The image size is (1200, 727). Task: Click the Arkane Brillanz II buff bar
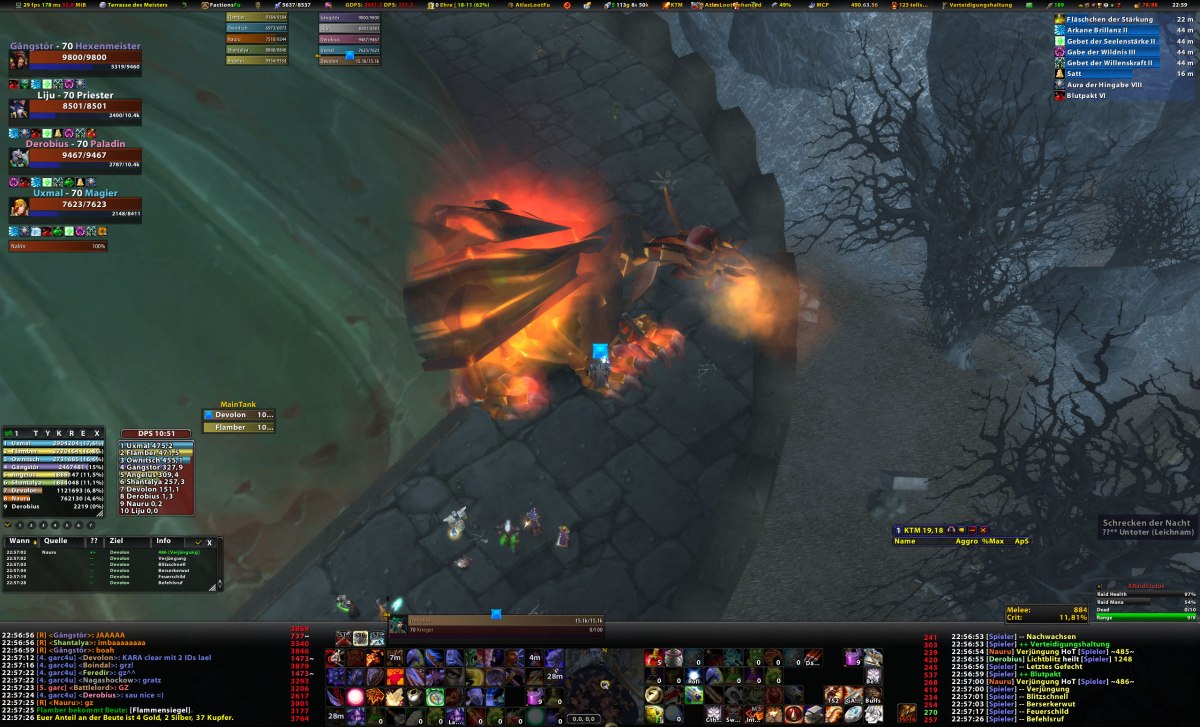[x=1108, y=30]
